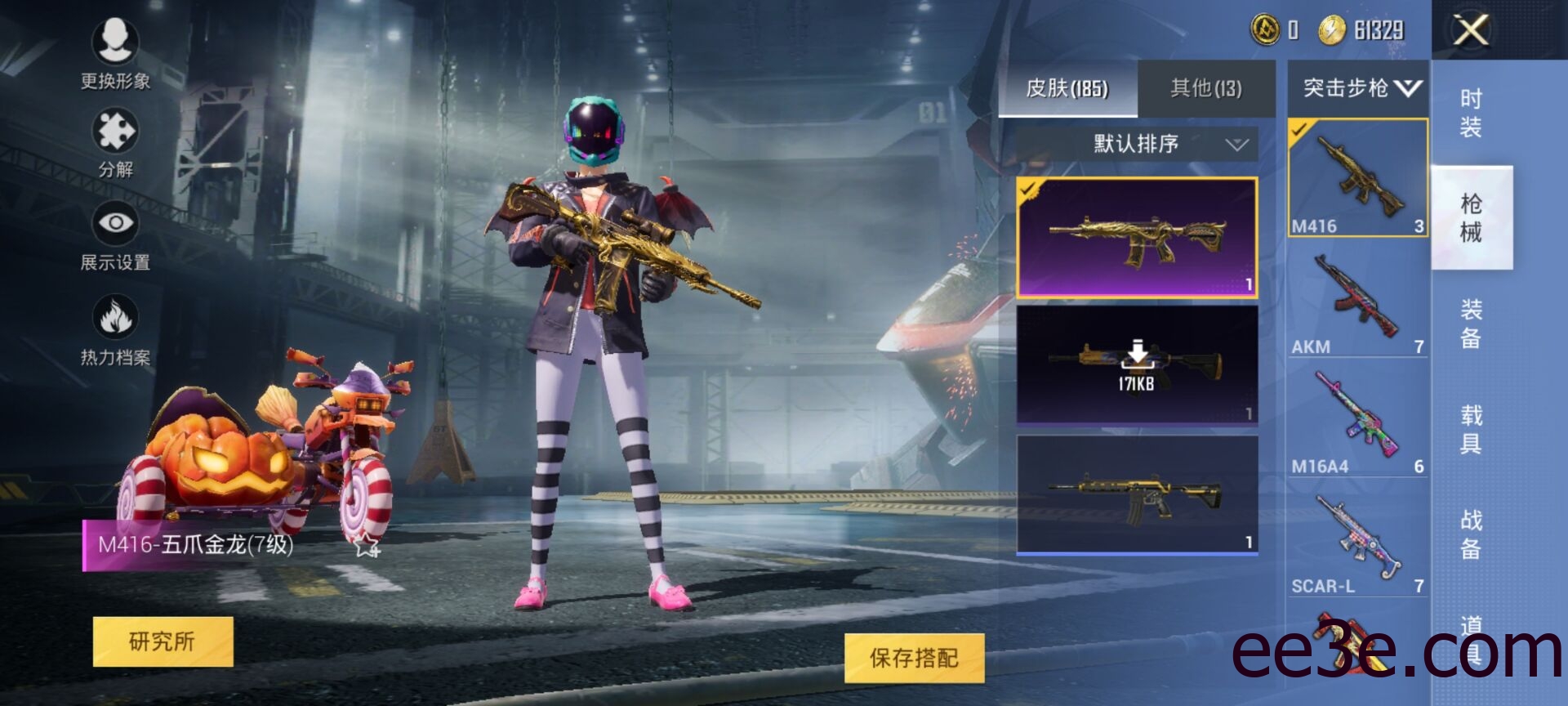The image size is (1568, 706).
Task: Open 展示设置 display settings
Action: 115,235
